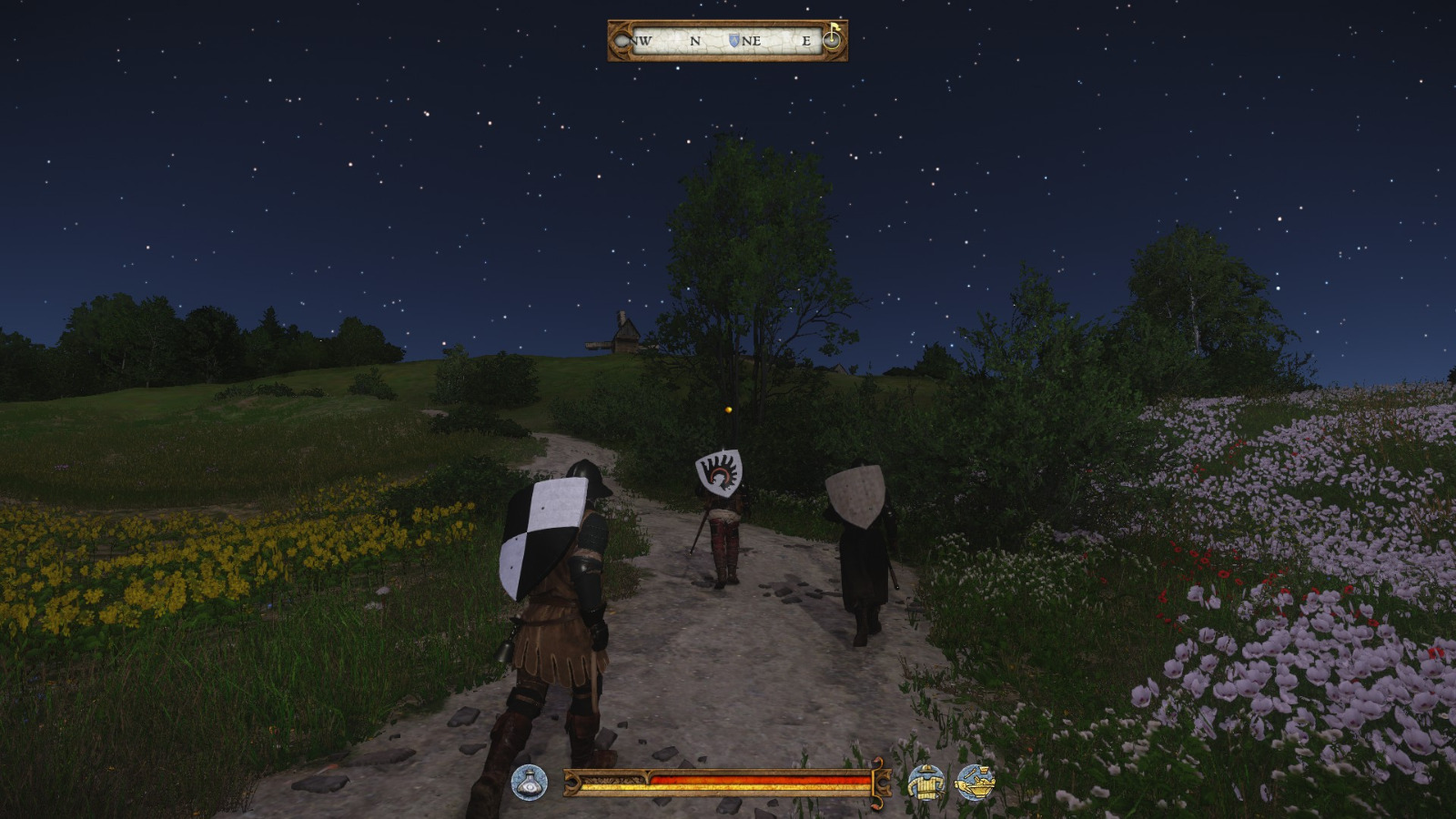The image size is (1456, 819).
Task: Click the shield with the black wing emblem
Action: click(x=718, y=474)
